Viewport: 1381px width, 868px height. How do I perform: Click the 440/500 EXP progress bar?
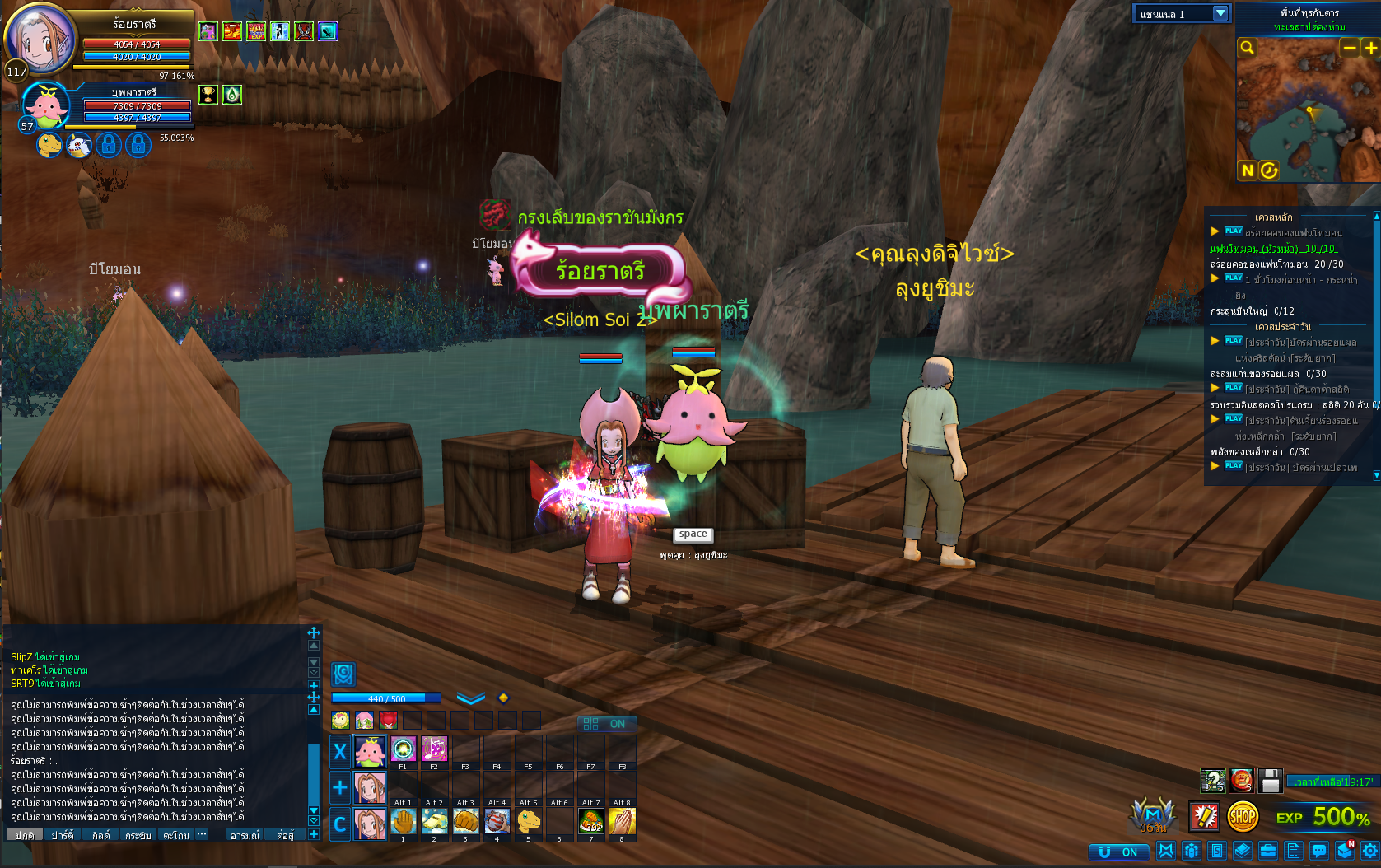387,698
